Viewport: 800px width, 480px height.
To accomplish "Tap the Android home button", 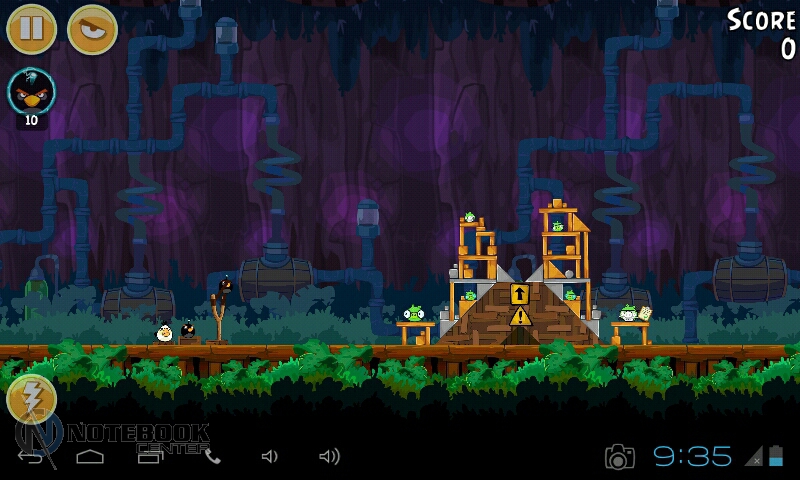I will tap(90, 457).
